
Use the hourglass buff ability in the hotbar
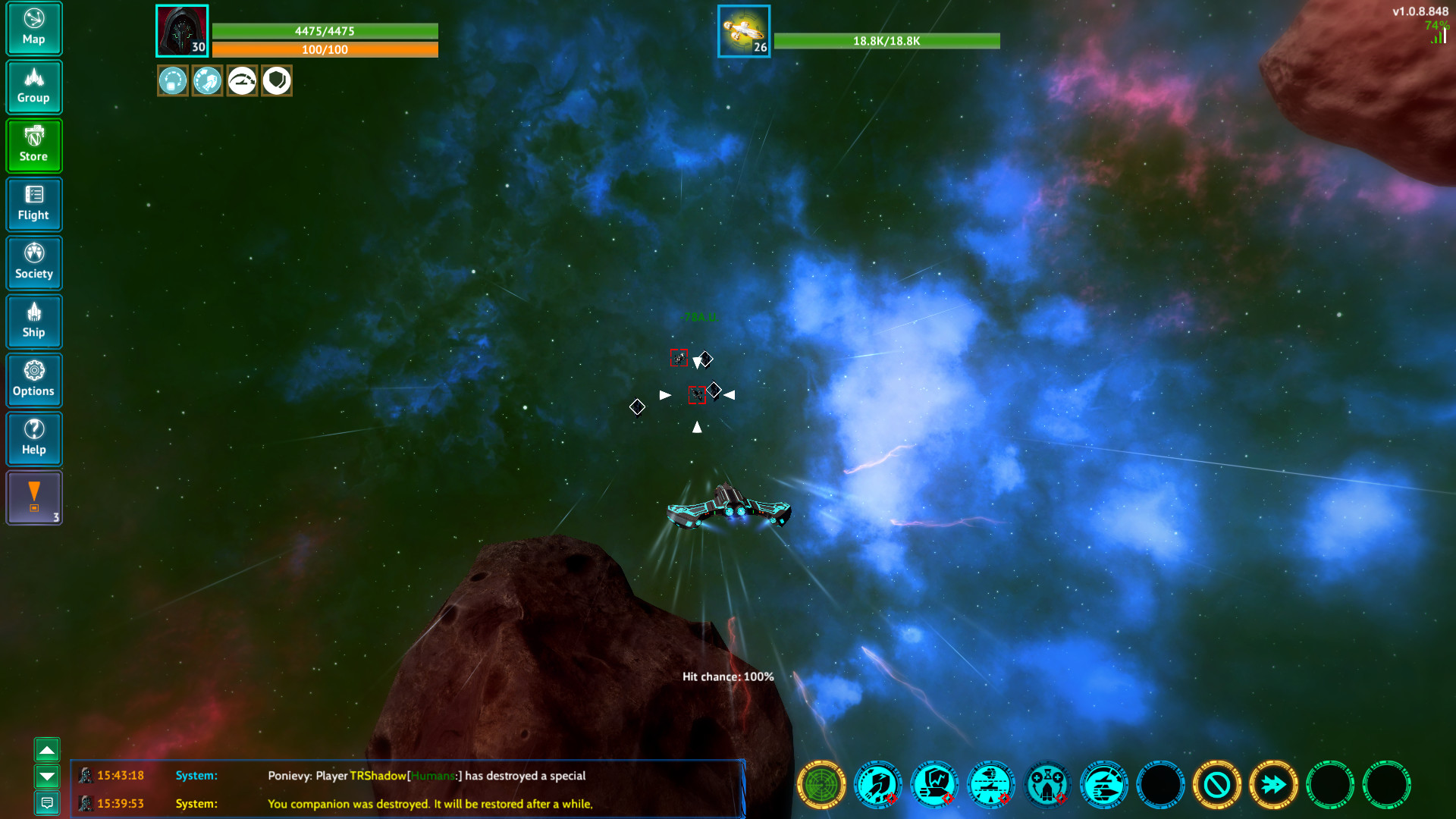tap(1047, 786)
